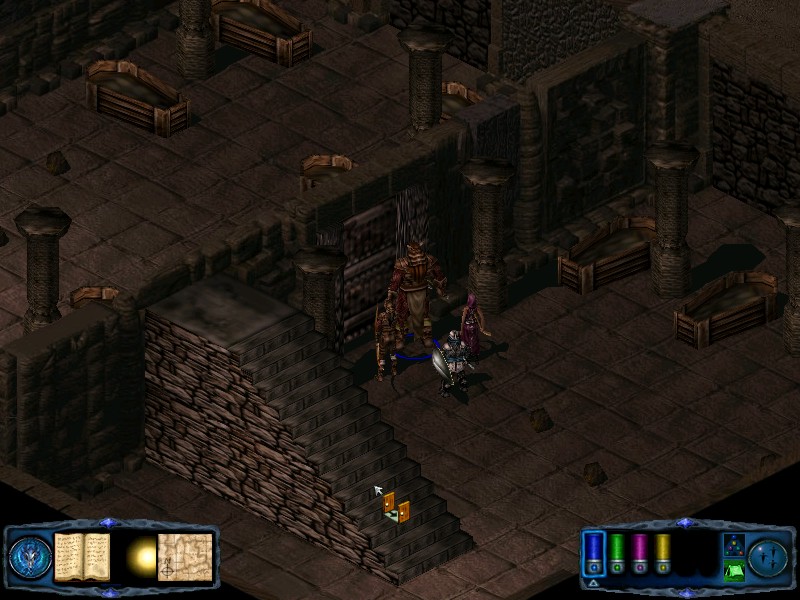Click the small triangle under blue tube
Screen dimensions: 800x600
click(593, 581)
